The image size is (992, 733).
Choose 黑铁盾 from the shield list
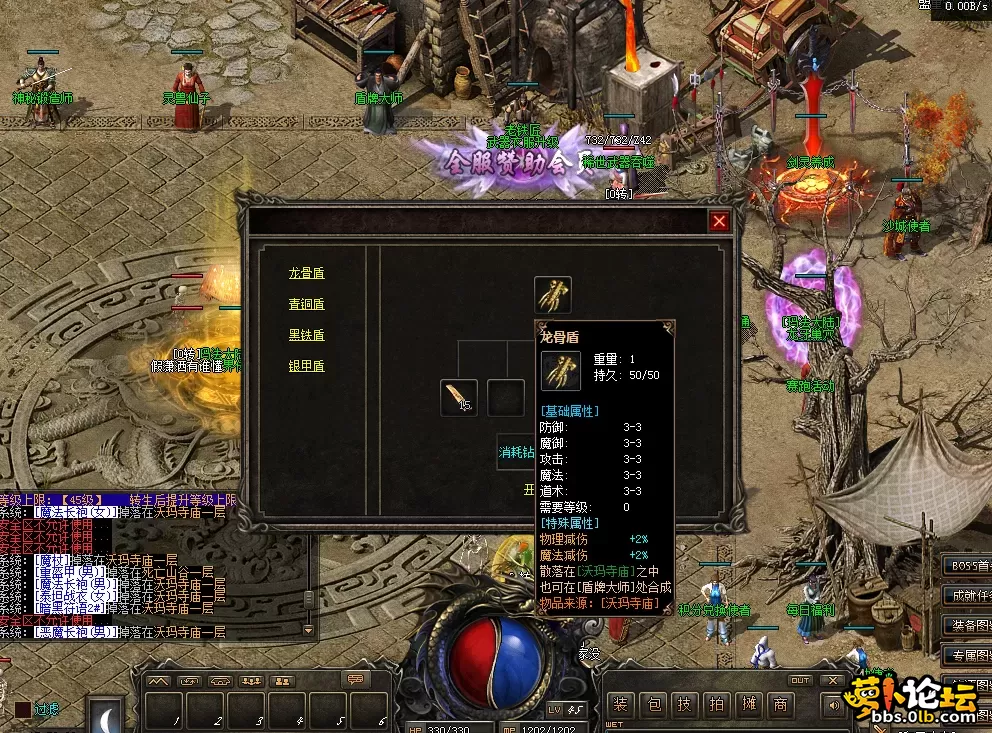click(306, 335)
